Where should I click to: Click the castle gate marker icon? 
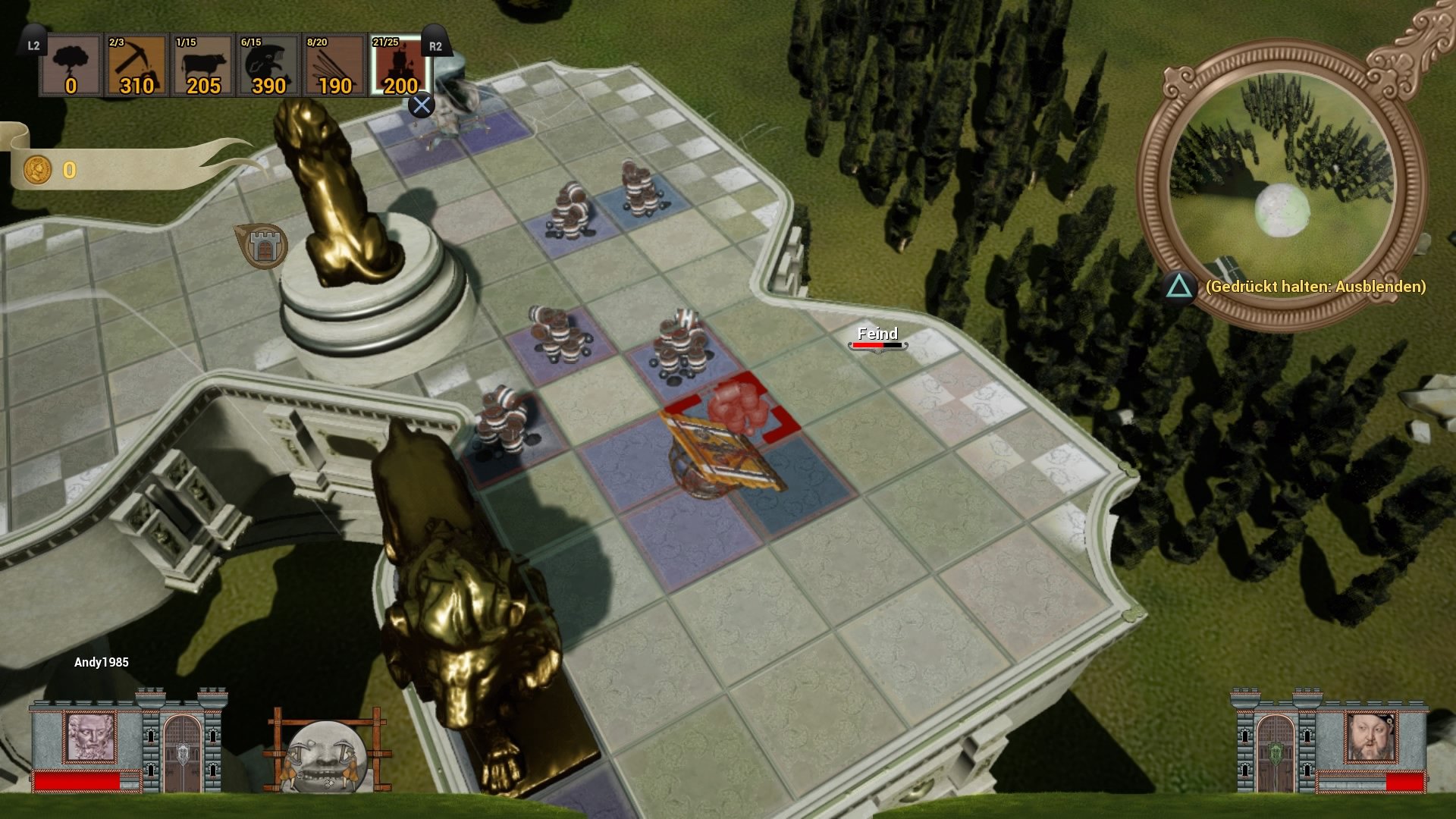[x=263, y=246]
